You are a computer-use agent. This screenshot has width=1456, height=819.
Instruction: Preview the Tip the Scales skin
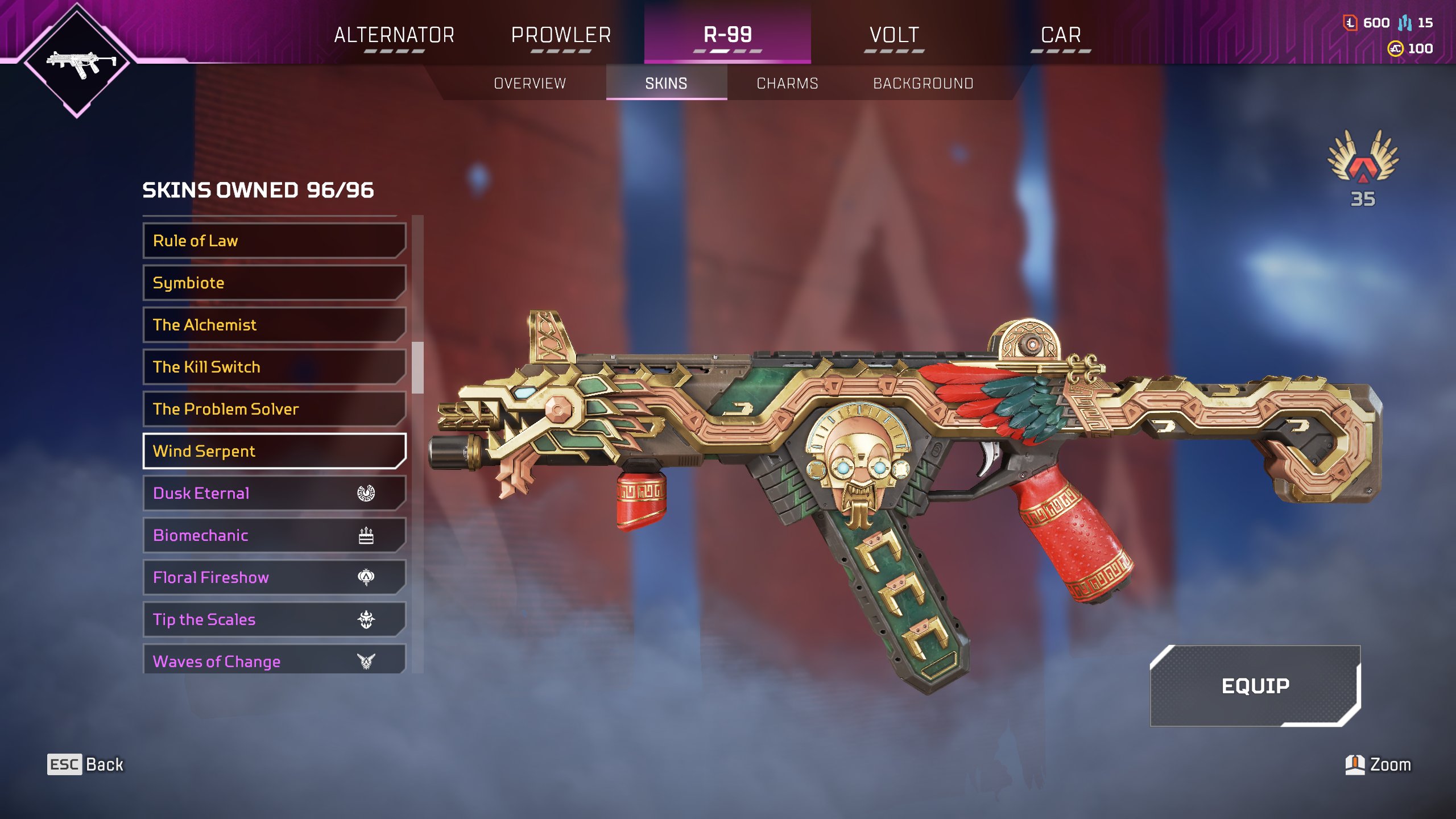point(274,619)
